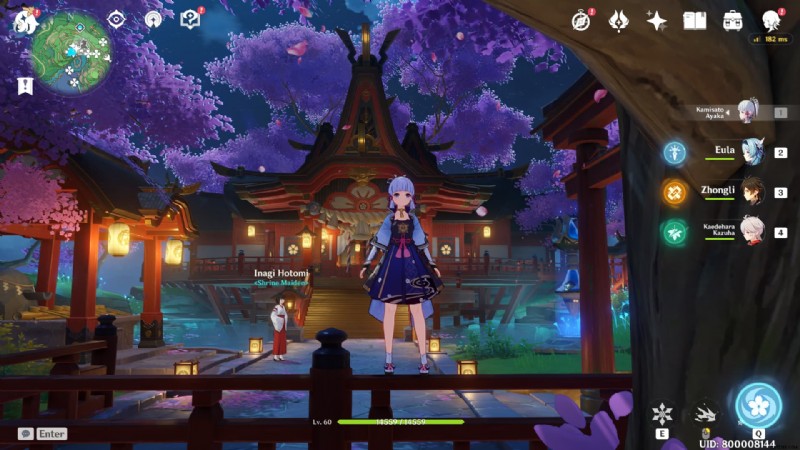Viewport: 800px width, 450px height.
Task: Open the chat speech bubble
Action: pyautogui.click(x=25, y=434)
